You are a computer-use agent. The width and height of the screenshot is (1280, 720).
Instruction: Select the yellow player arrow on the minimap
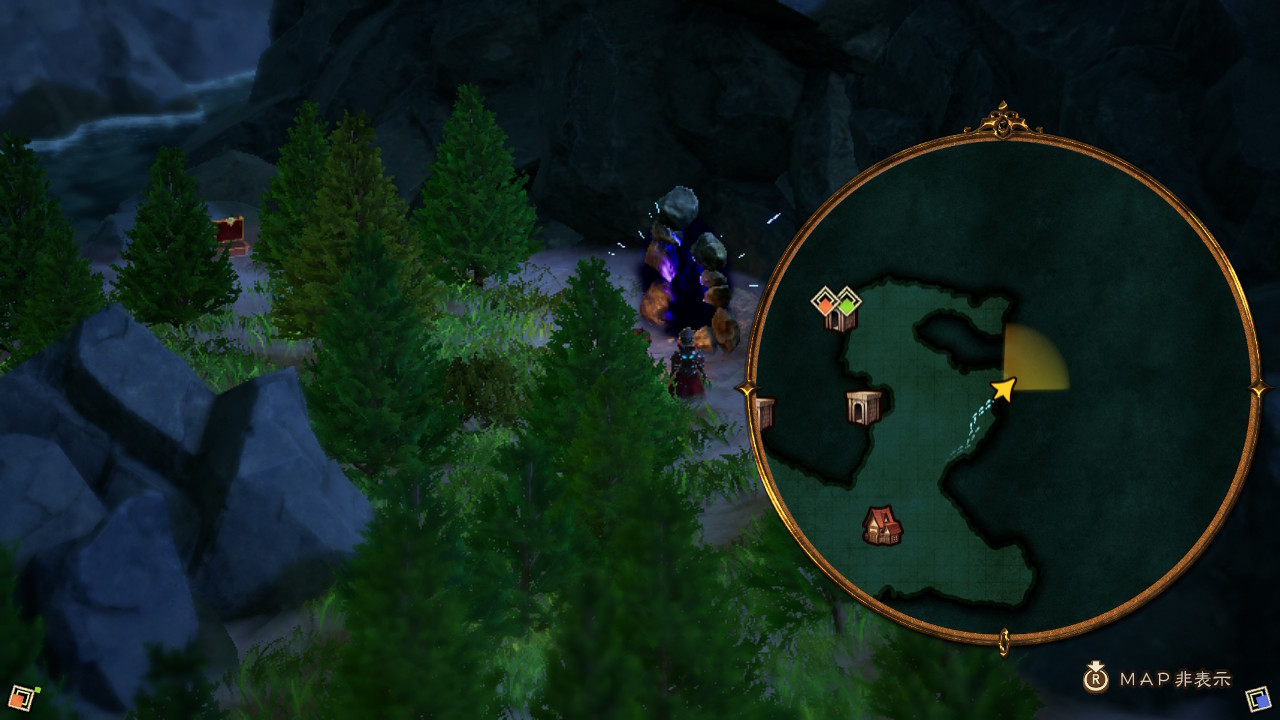click(1004, 389)
